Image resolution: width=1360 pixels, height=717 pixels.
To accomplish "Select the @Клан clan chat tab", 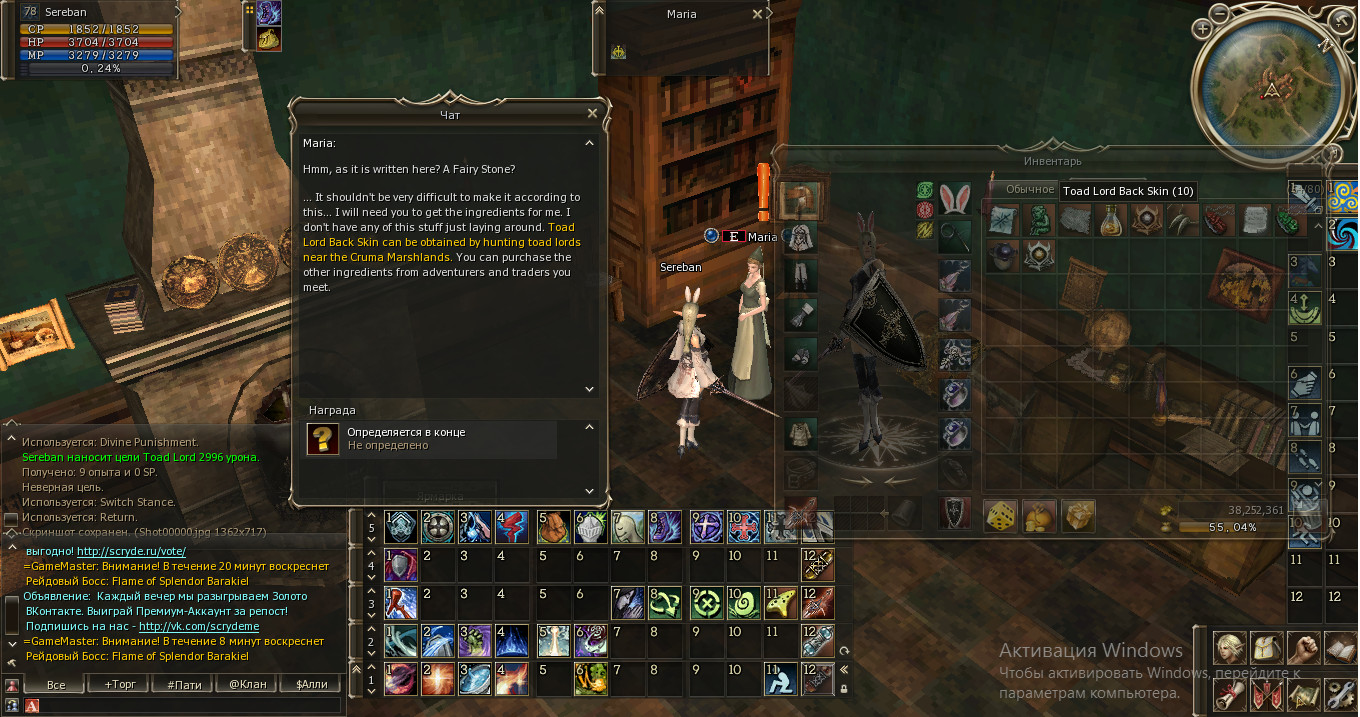I will [x=247, y=685].
